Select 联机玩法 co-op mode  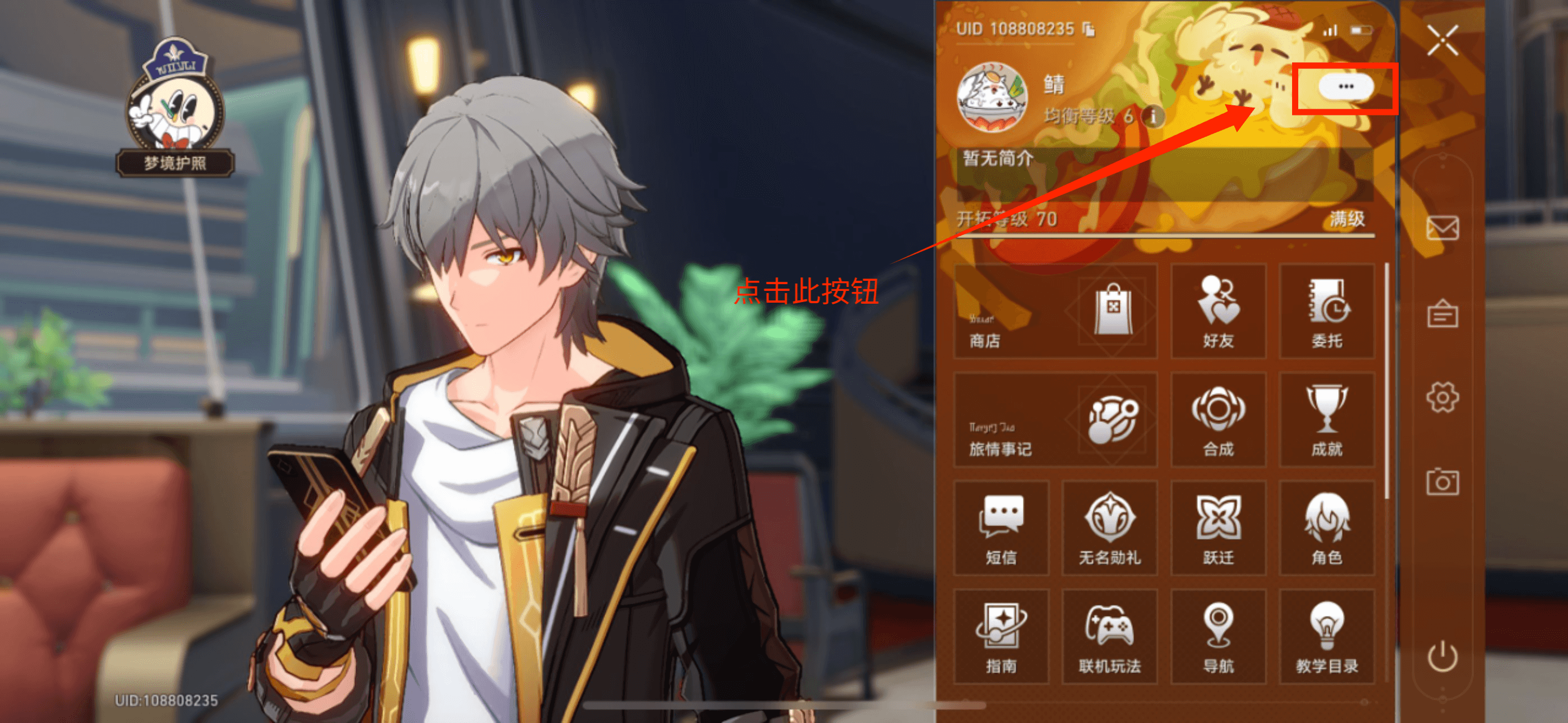1109,637
